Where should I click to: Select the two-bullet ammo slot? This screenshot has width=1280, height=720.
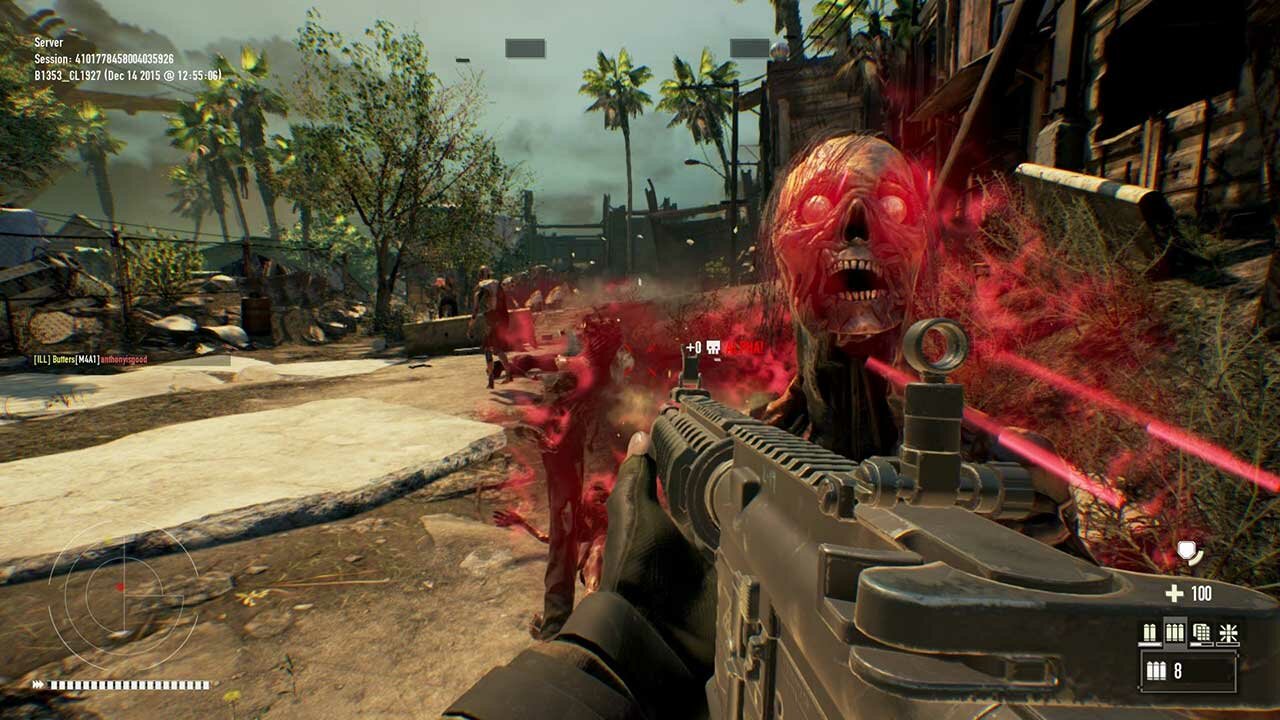1150,633
